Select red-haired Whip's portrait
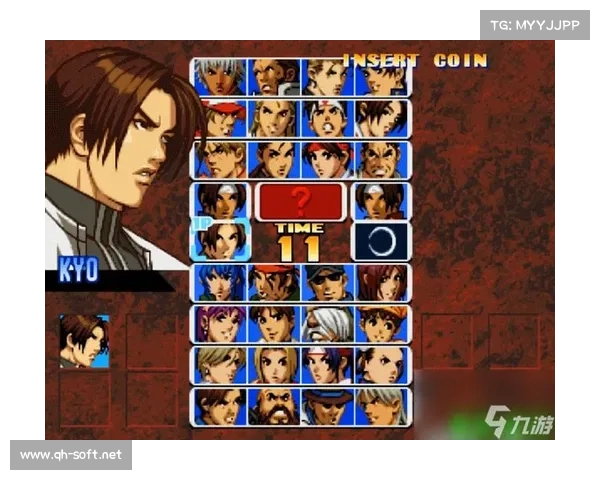The width and height of the screenshot is (600, 480). coord(381,283)
